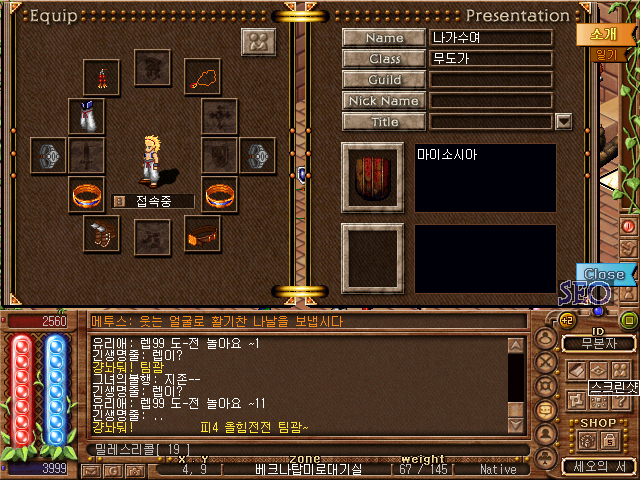Open the 세오의 서 button
Image resolution: width=640 pixels, height=480 pixels.
(597, 466)
